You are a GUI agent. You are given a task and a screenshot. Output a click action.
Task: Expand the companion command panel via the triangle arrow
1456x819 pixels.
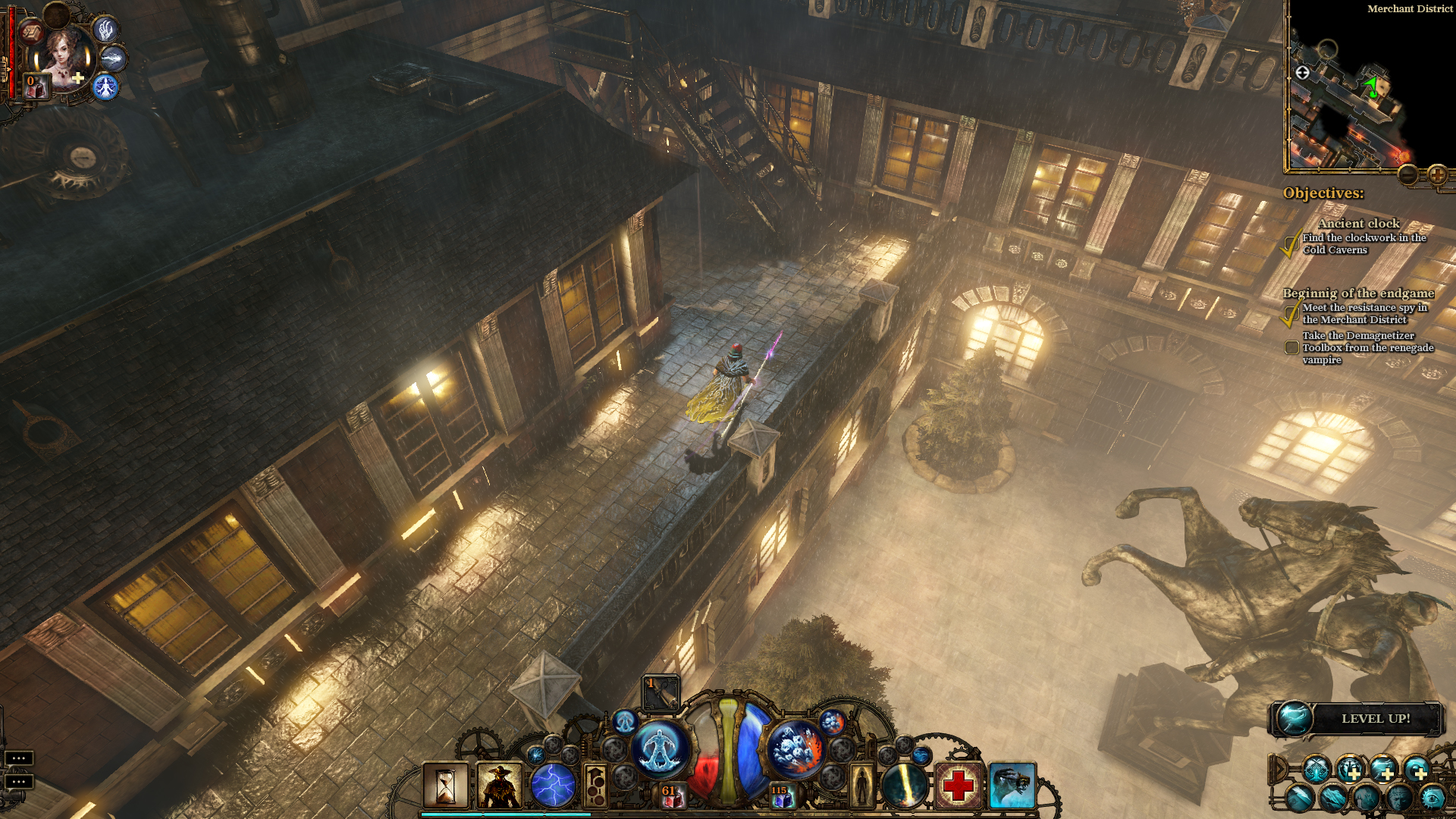pos(1279,769)
